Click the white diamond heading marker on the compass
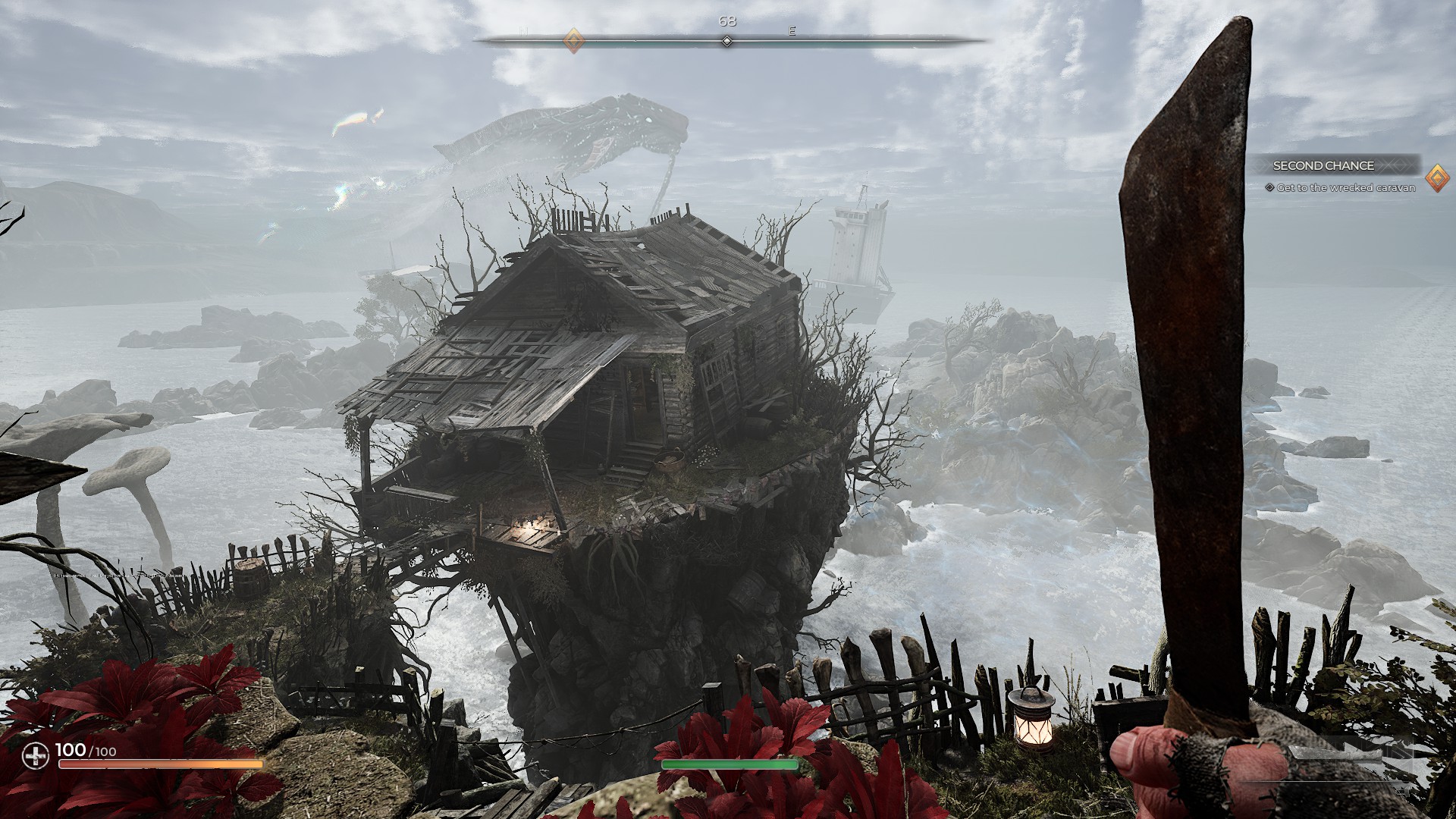The image size is (1456, 819). (726, 41)
